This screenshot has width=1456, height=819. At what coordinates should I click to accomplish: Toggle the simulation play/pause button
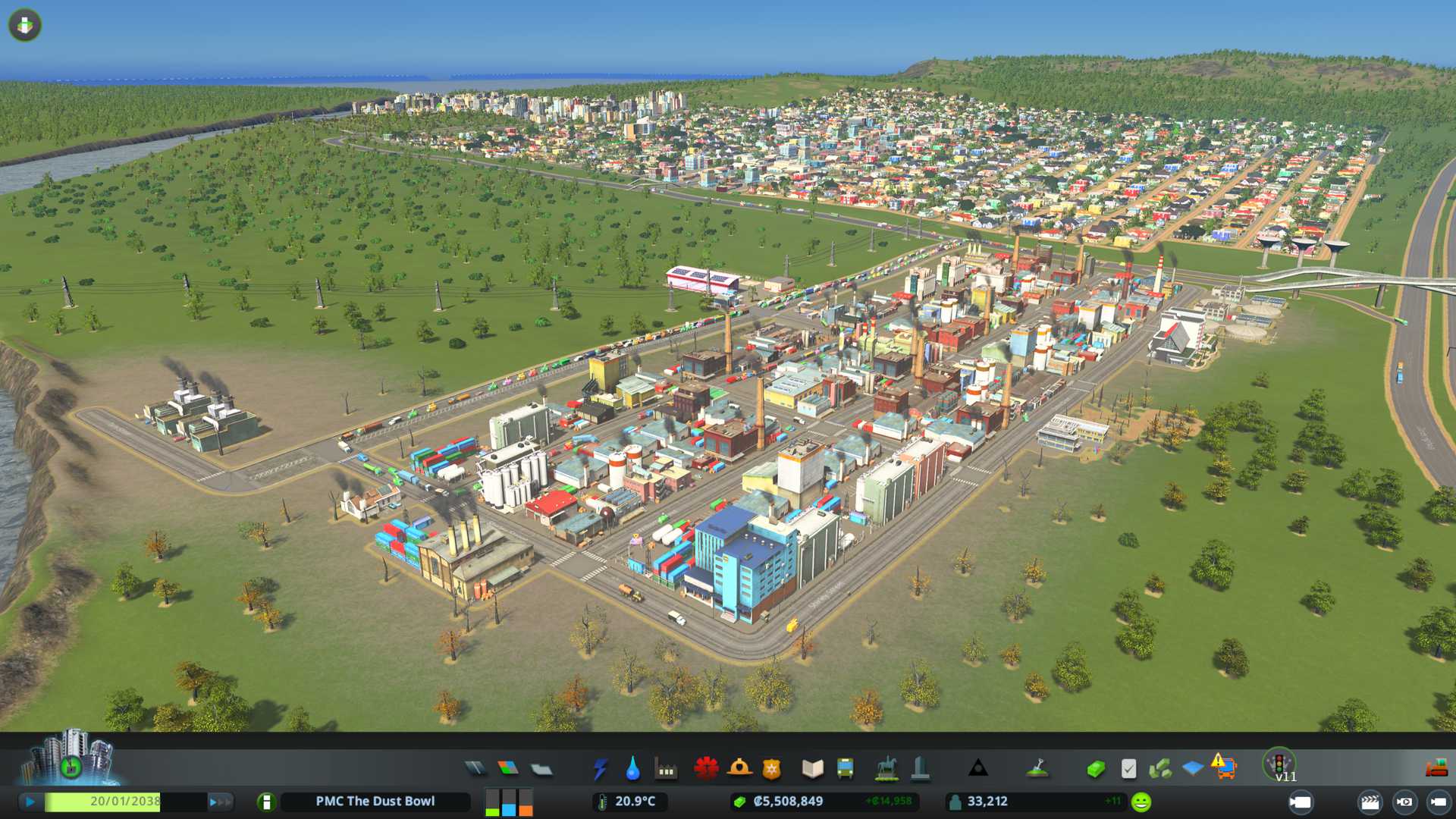pos(30,802)
